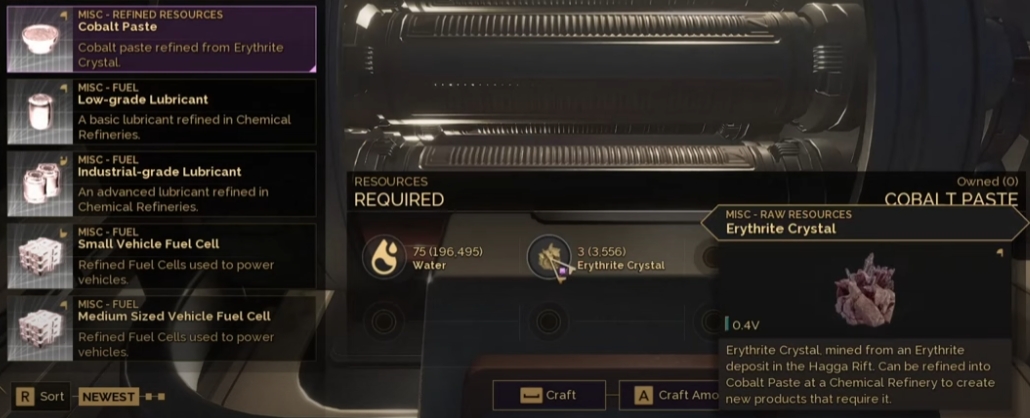
Task: Change the Newest sort order
Action: [x=108, y=396]
